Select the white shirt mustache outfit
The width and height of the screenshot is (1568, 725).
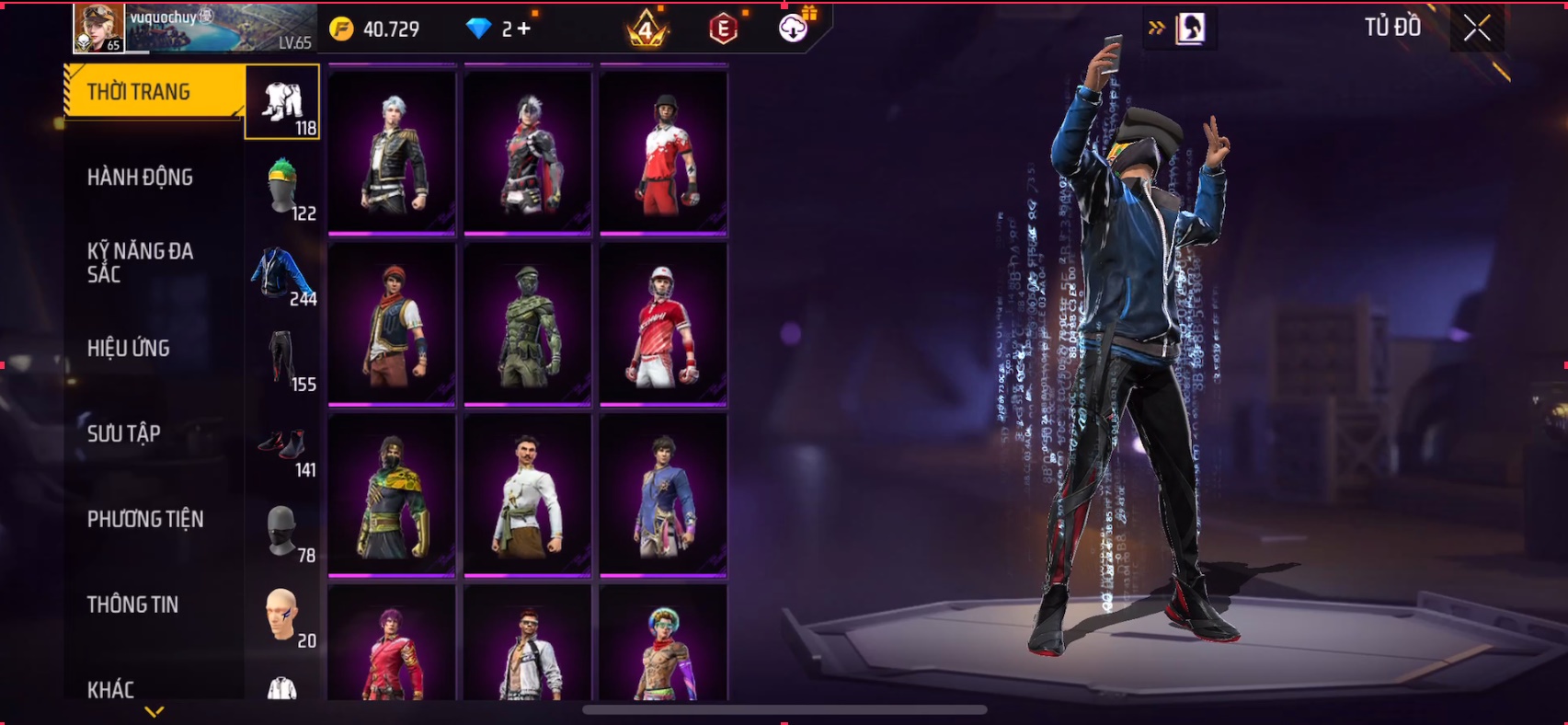click(527, 495)
